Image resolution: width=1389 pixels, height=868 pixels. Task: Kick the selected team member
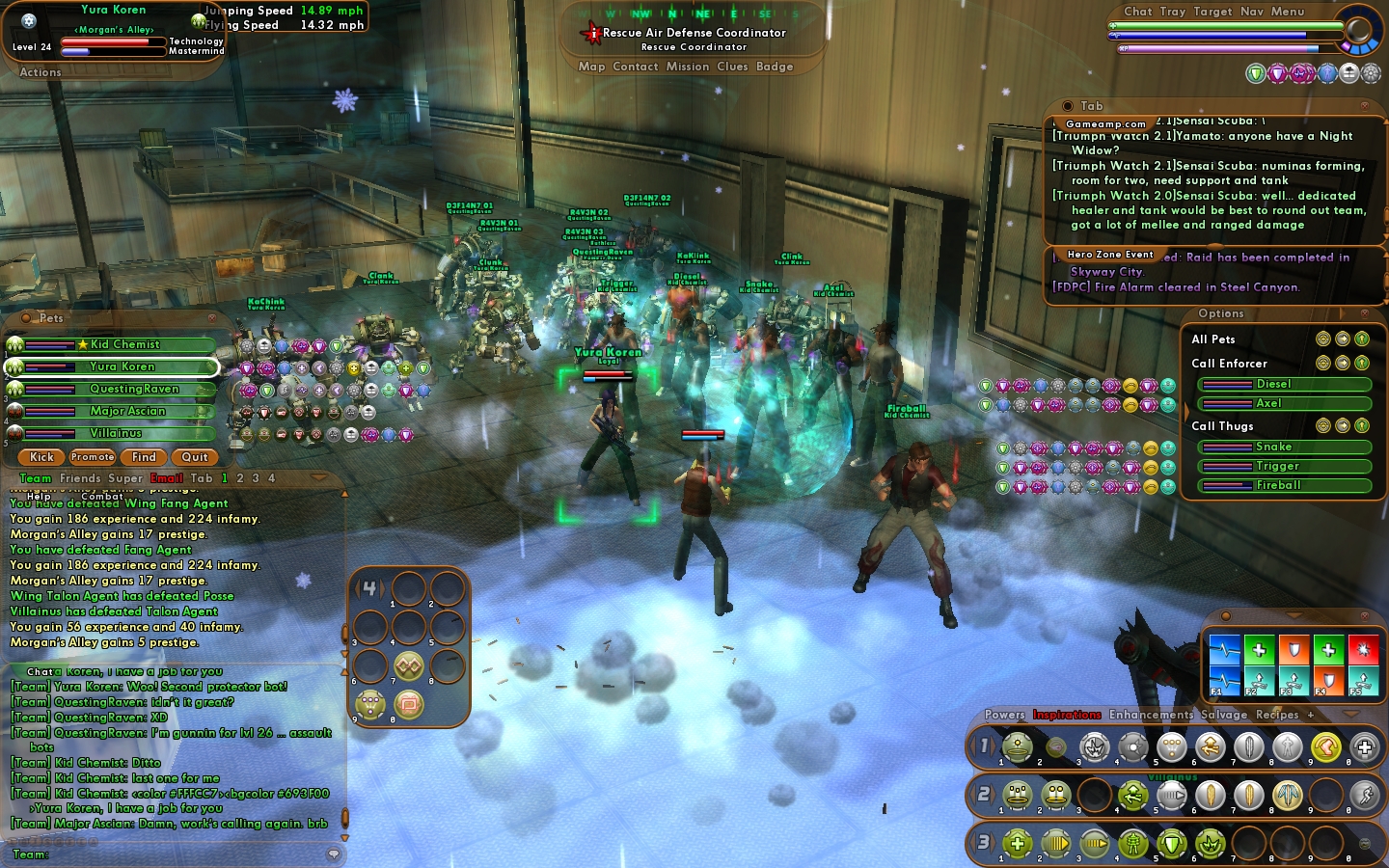point(41,457)
